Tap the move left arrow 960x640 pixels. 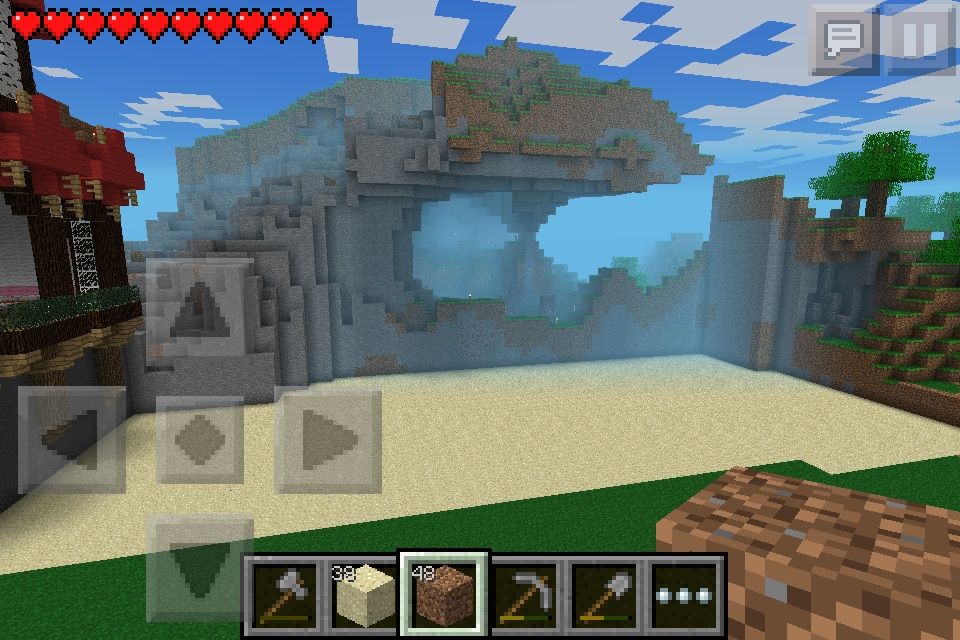pyautogui.click(x=72, y=438)
